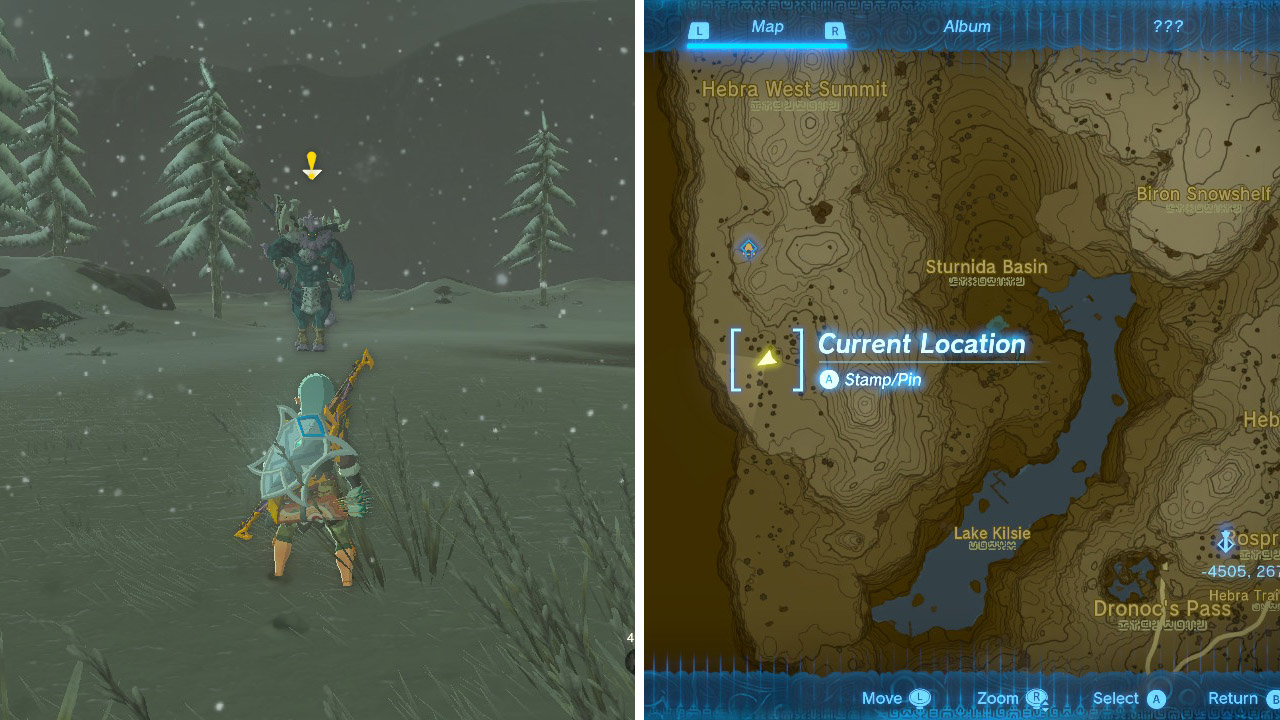Click the Return label
This screenshot has width=1280, height=720.
click(1234, 697)
